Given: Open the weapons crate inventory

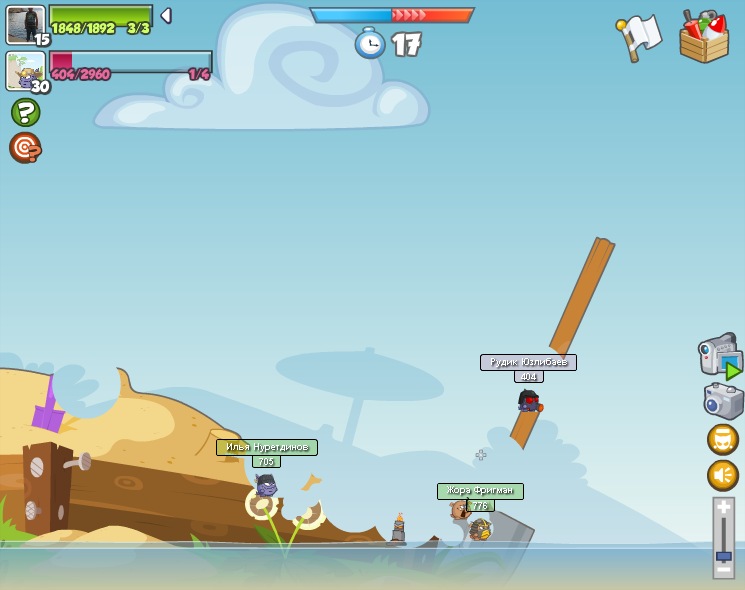Looking at the screenshot, I should [704, 38].
